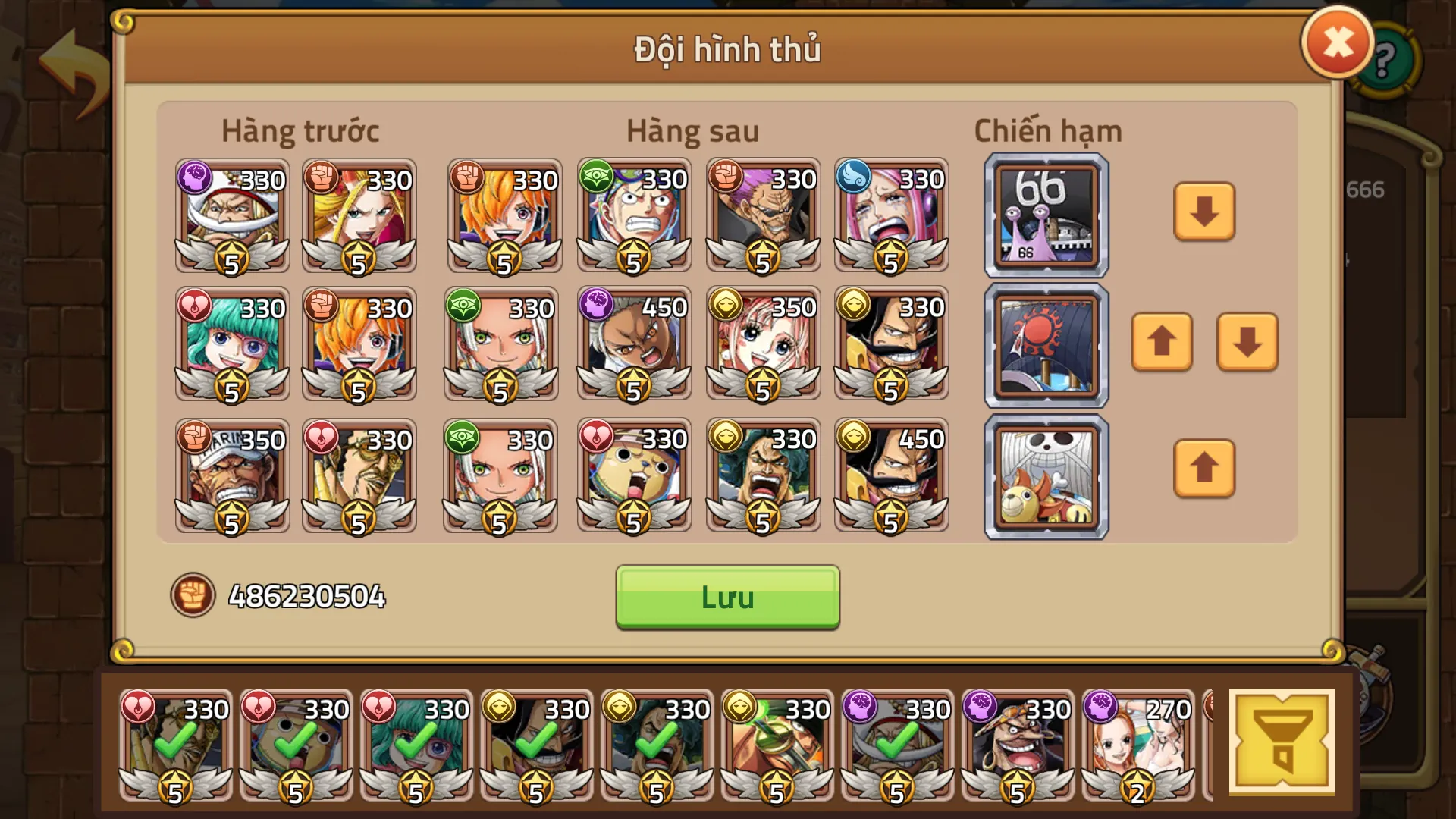The image size is (1456, 819).
Task: Select Gol D. Roger with 450 power
Action: [x=892, y=475]
